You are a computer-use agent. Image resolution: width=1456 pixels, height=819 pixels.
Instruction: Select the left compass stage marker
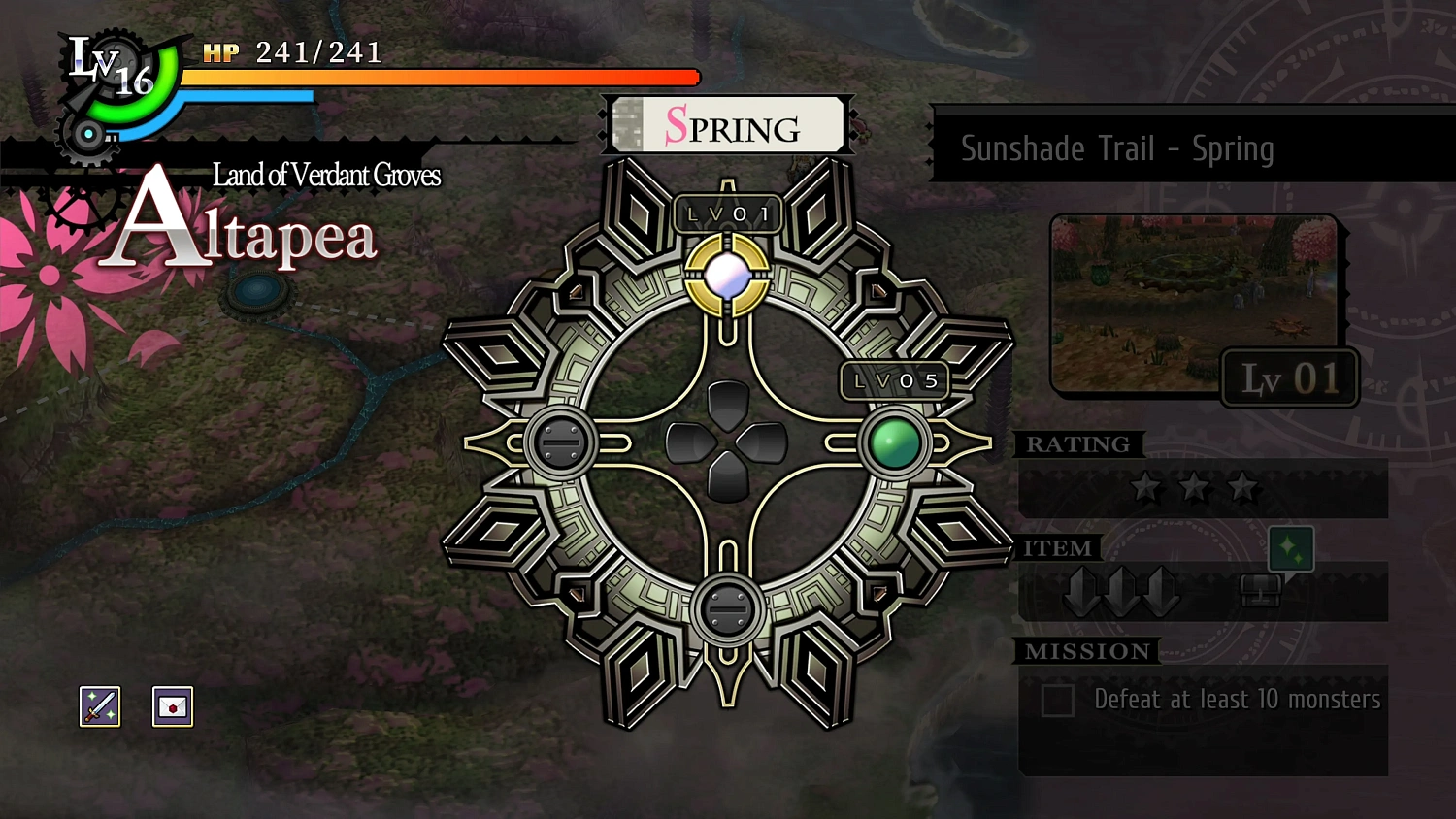(561, 444)
